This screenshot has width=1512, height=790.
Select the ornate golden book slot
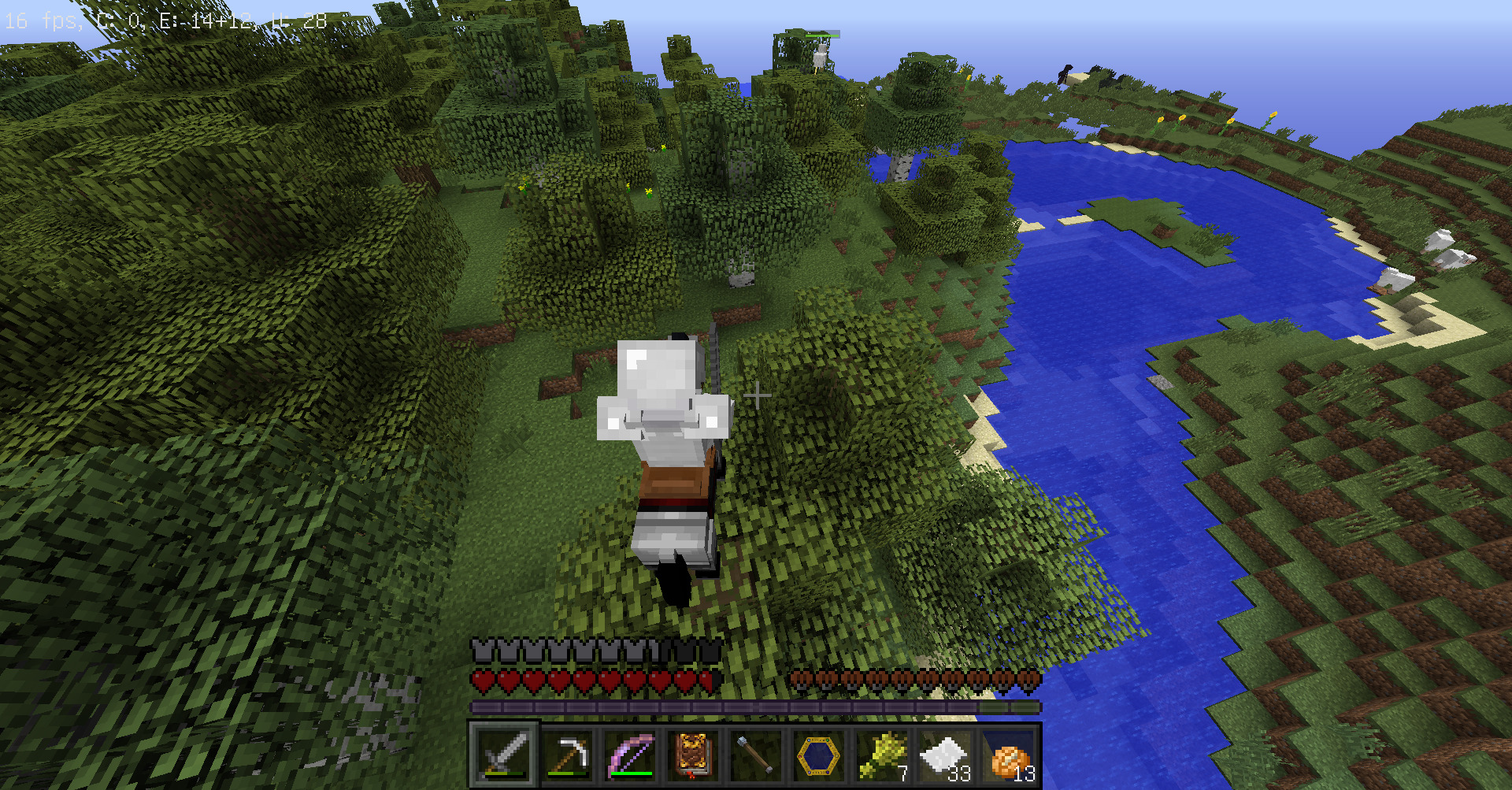coord(693,755)
